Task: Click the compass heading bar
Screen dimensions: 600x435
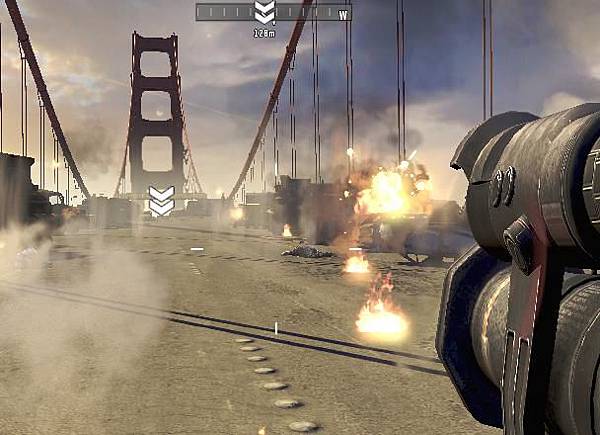Action: tap(274, 13)
